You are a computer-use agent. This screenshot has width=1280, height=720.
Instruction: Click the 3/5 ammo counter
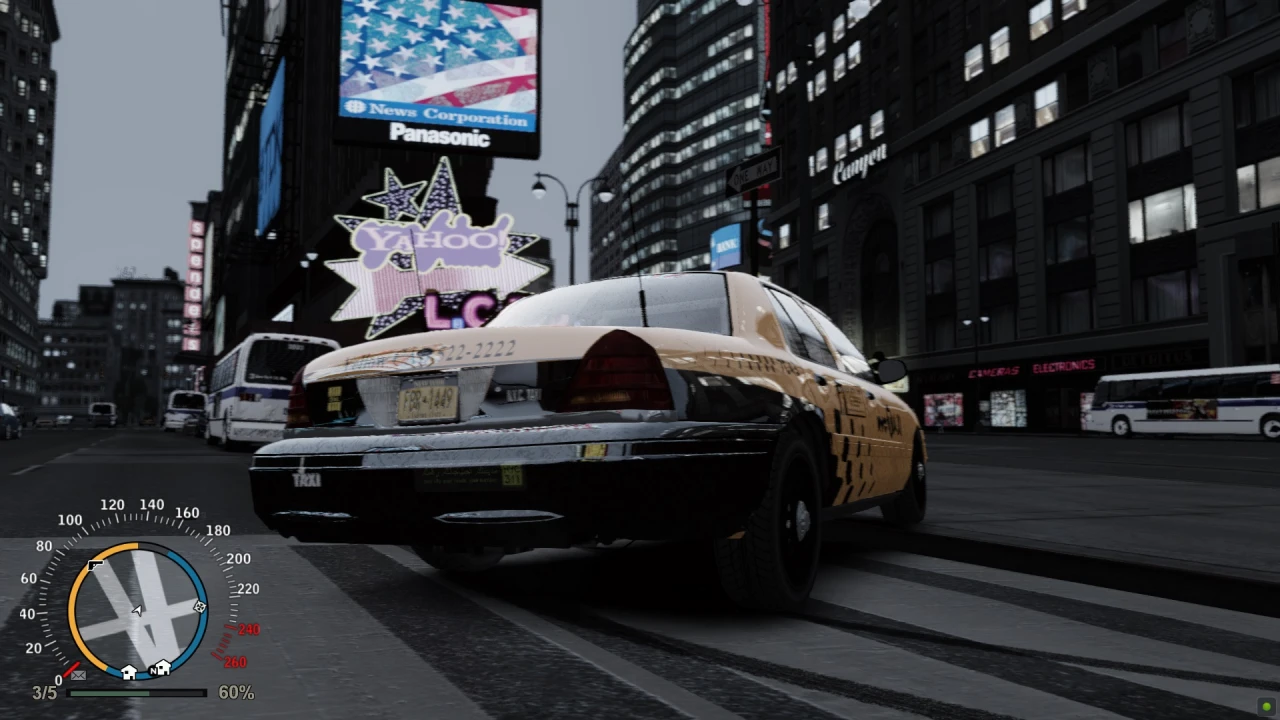tap(43, 692)
